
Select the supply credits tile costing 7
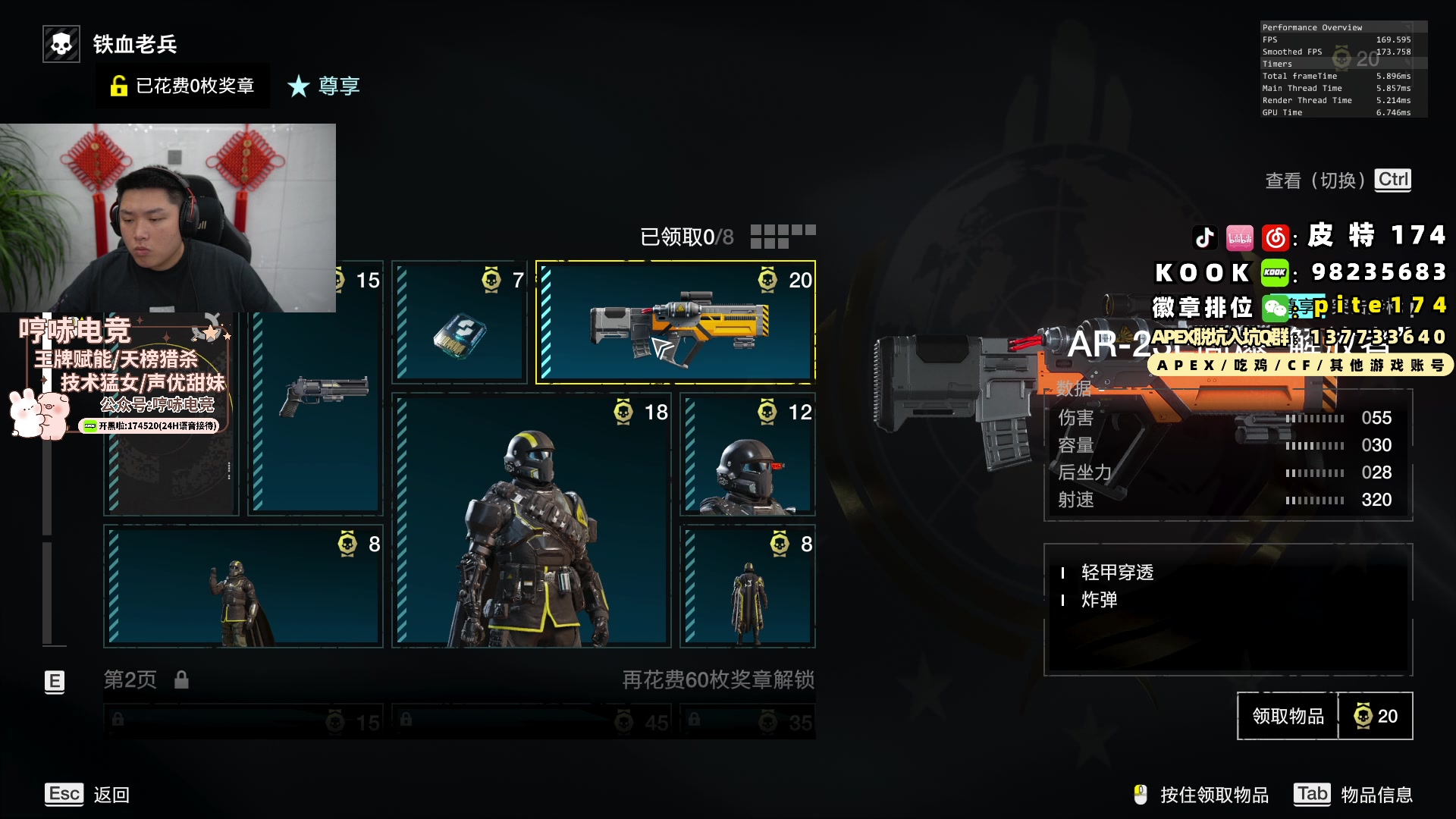tap(460, 323)
